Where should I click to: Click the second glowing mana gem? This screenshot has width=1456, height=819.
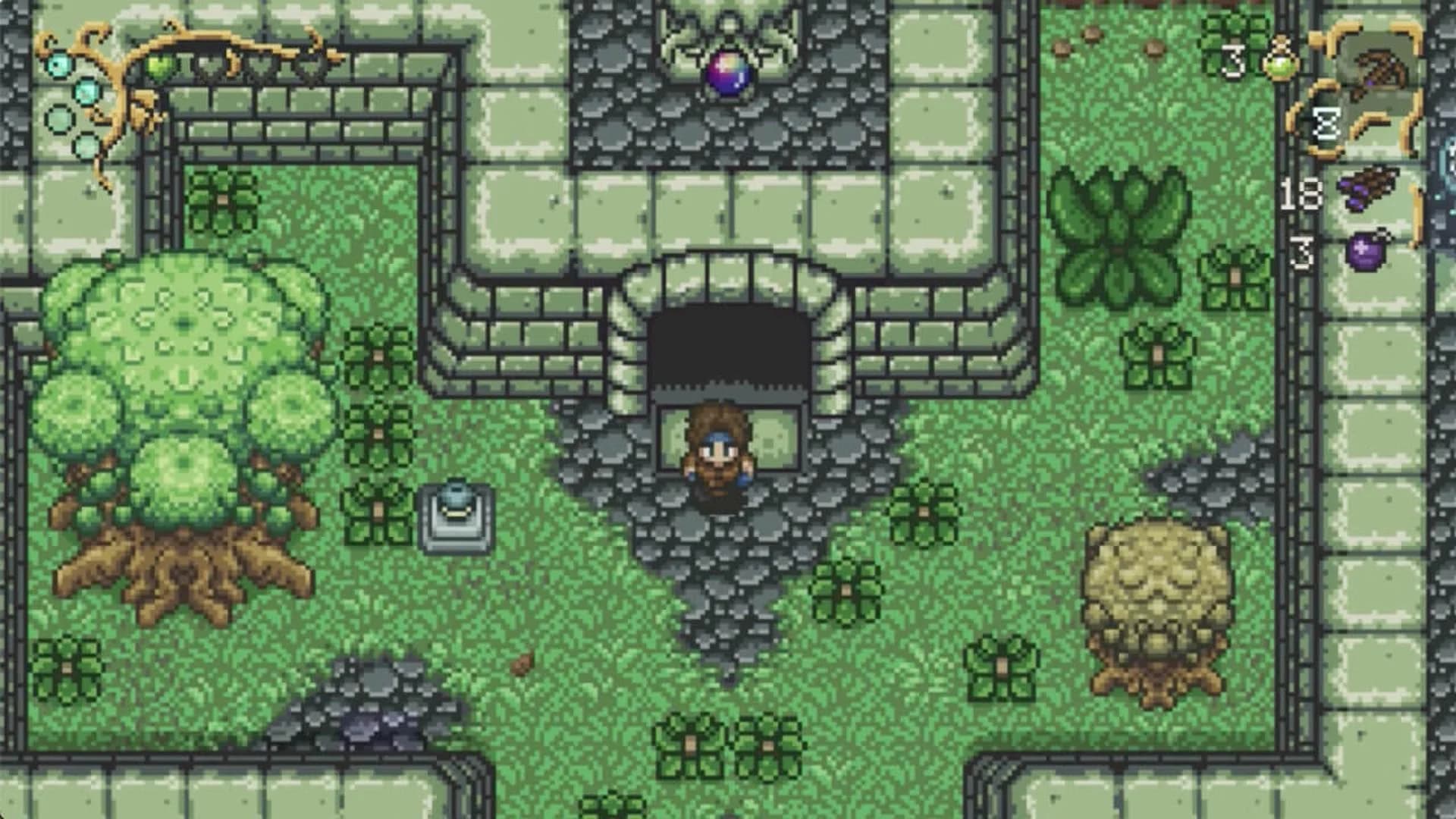pos(86,93)
